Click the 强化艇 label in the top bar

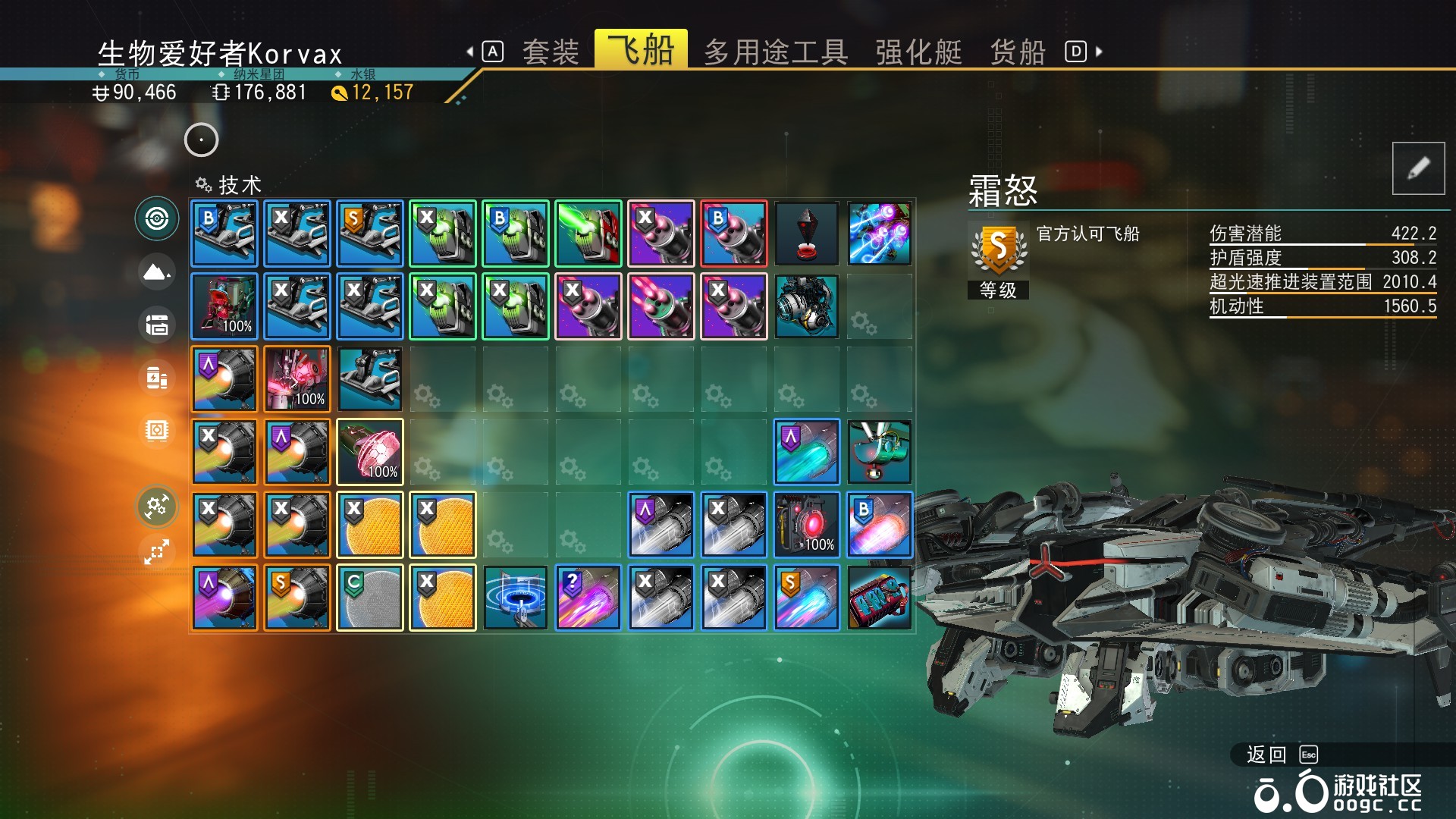[917, 51]
